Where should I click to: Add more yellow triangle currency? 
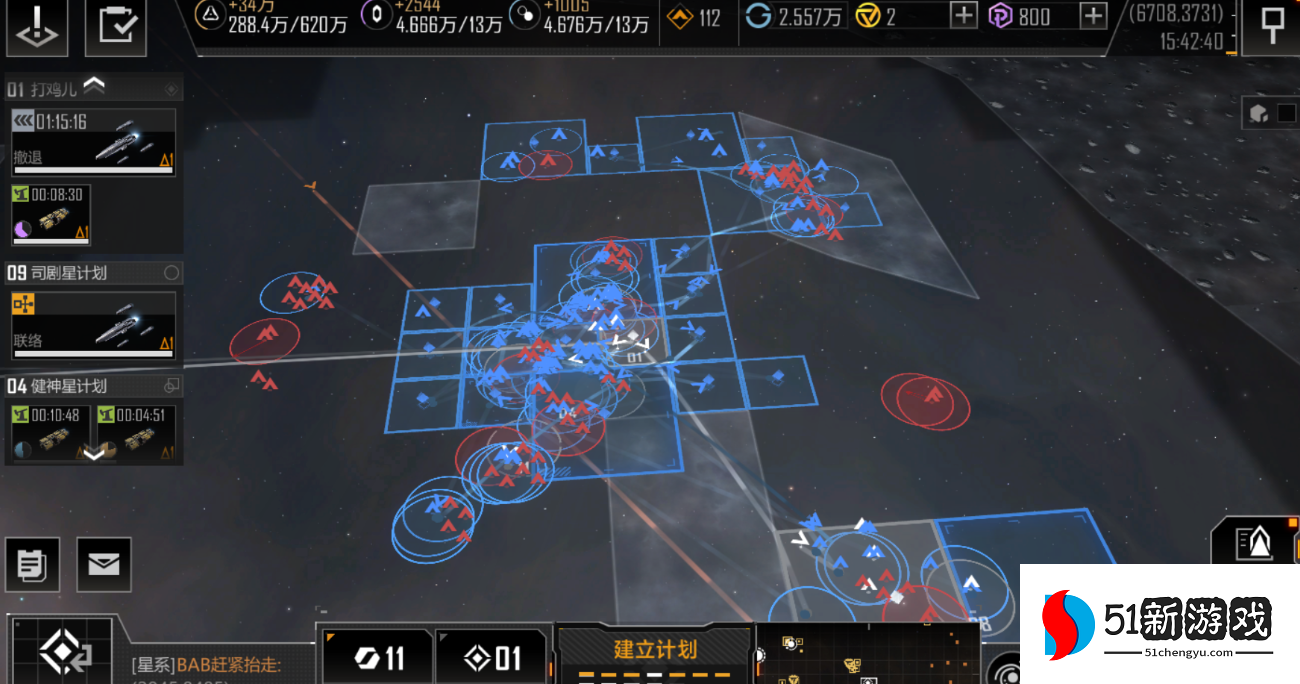tap(963, 16)
